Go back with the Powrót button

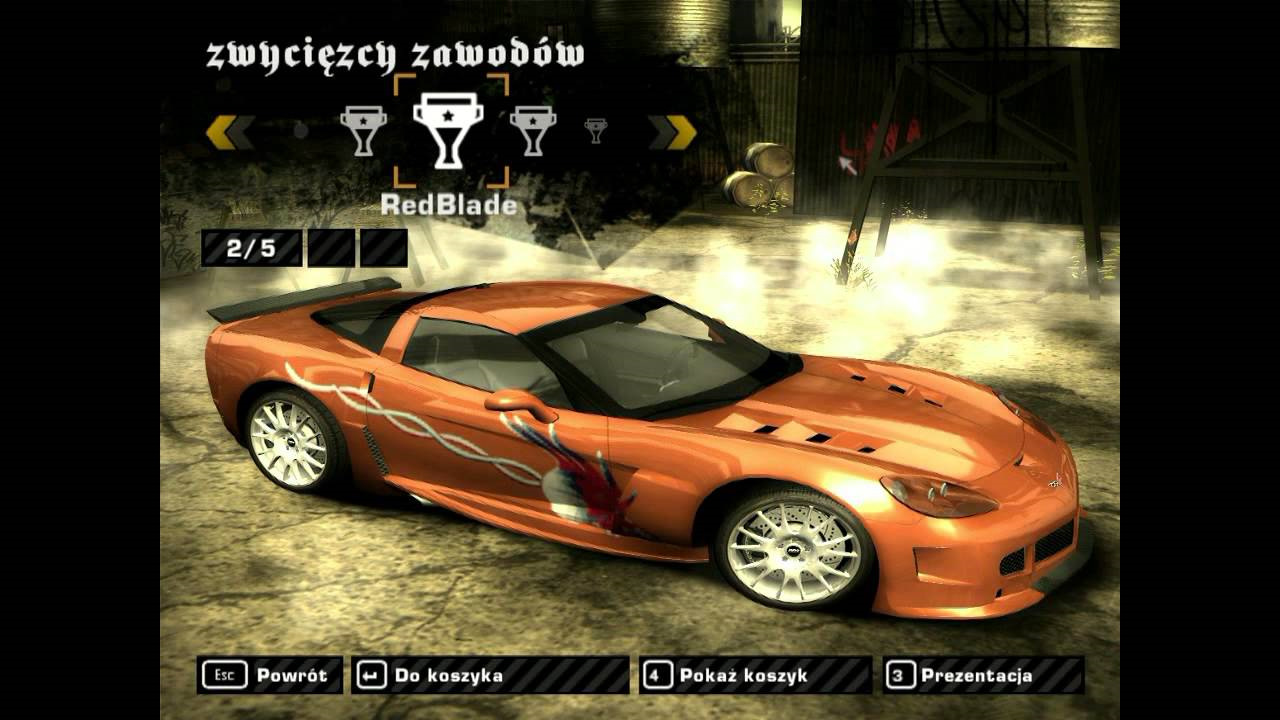(270, 675)
